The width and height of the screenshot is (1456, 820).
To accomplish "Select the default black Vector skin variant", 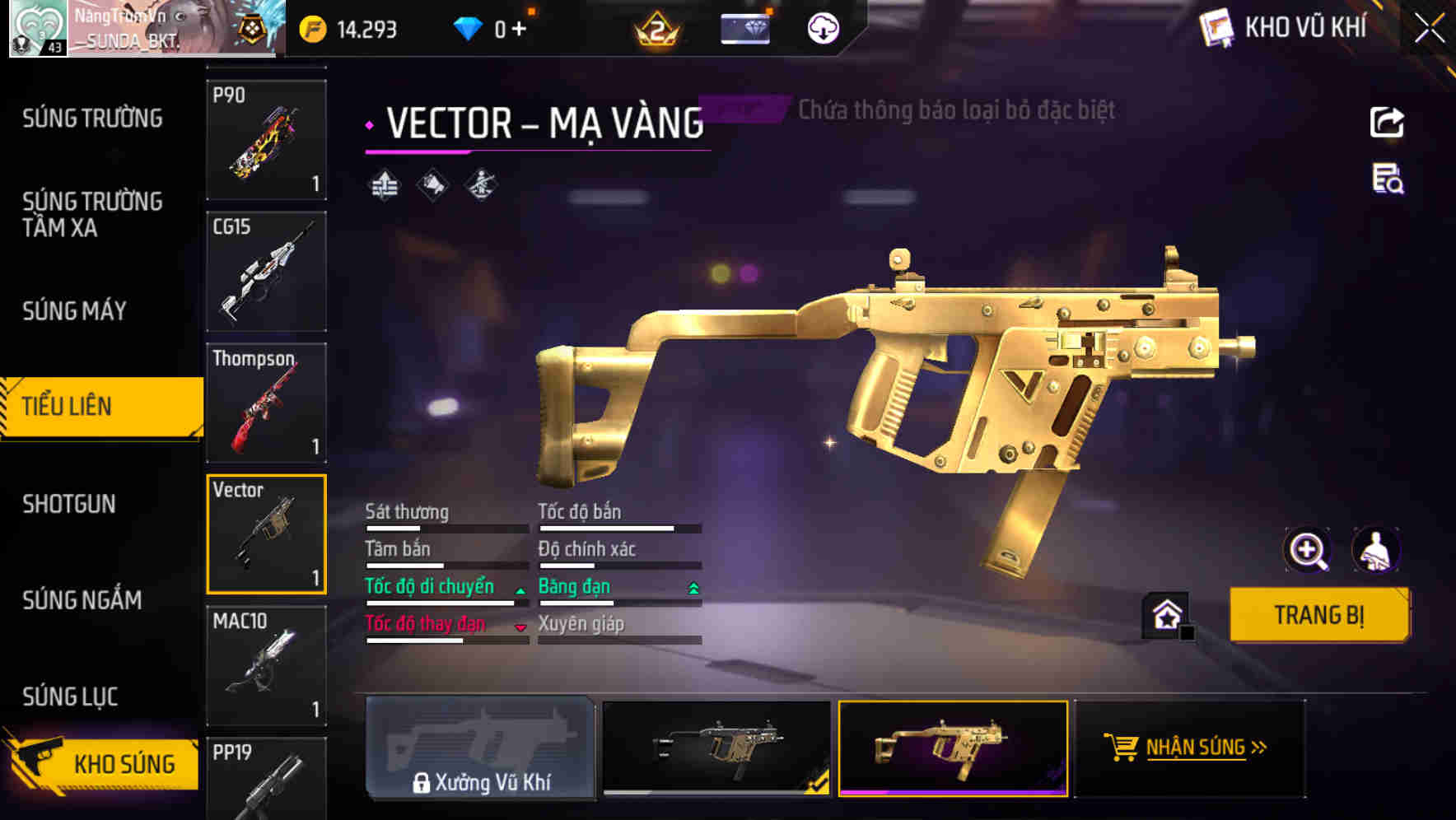I will (716, 749).
